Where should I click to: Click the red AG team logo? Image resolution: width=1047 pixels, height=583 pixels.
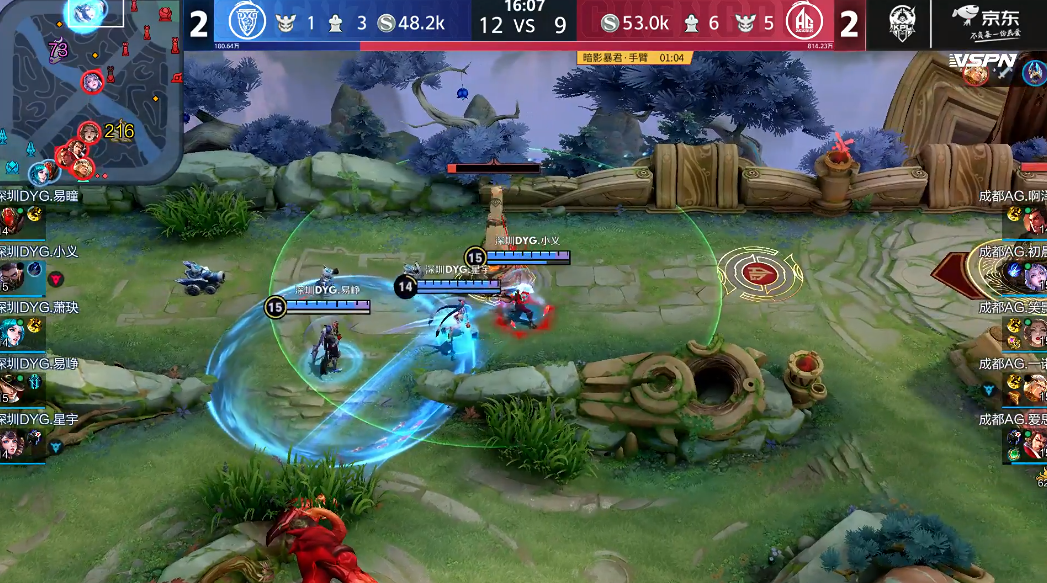(x=802, y=22)
